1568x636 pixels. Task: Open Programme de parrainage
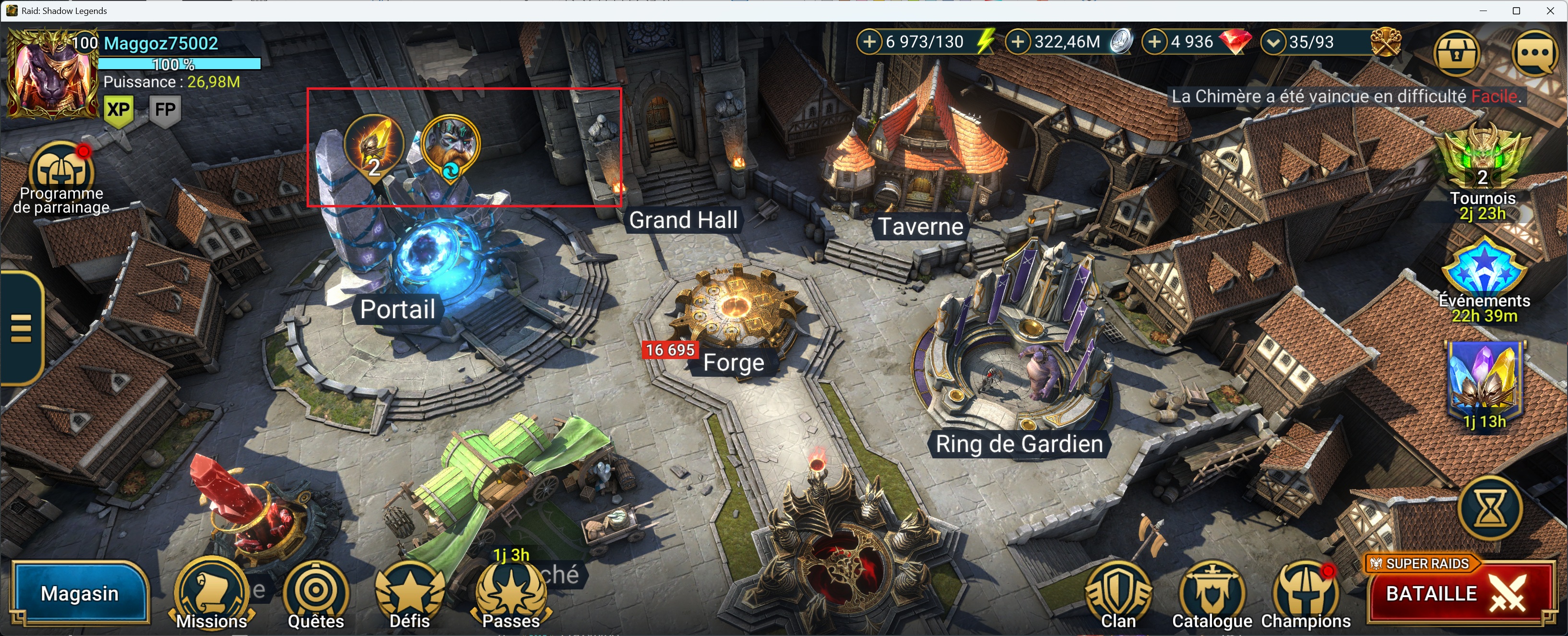[x=61, y=174]
